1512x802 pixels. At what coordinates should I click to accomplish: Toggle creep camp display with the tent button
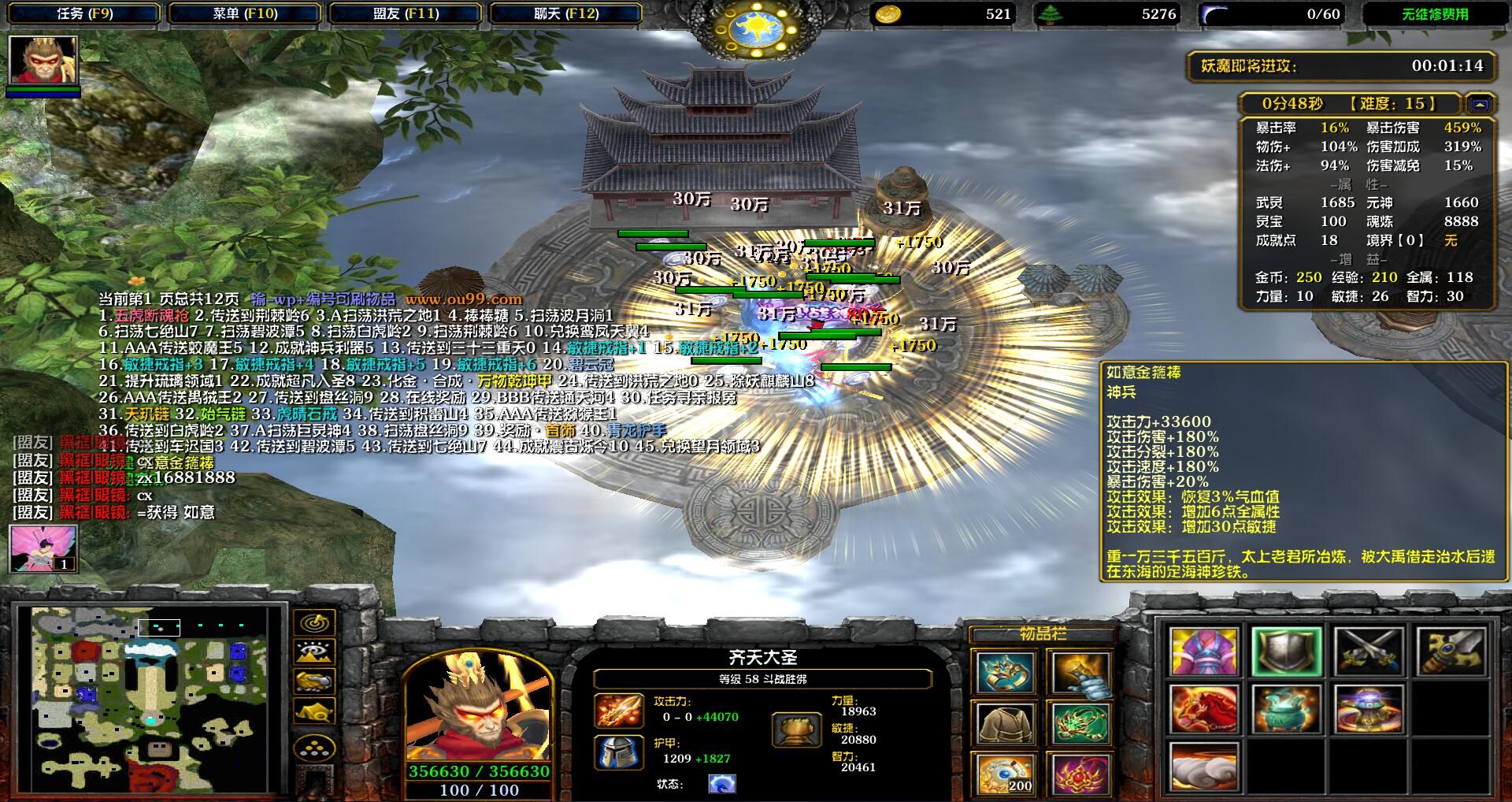point(314,712)
